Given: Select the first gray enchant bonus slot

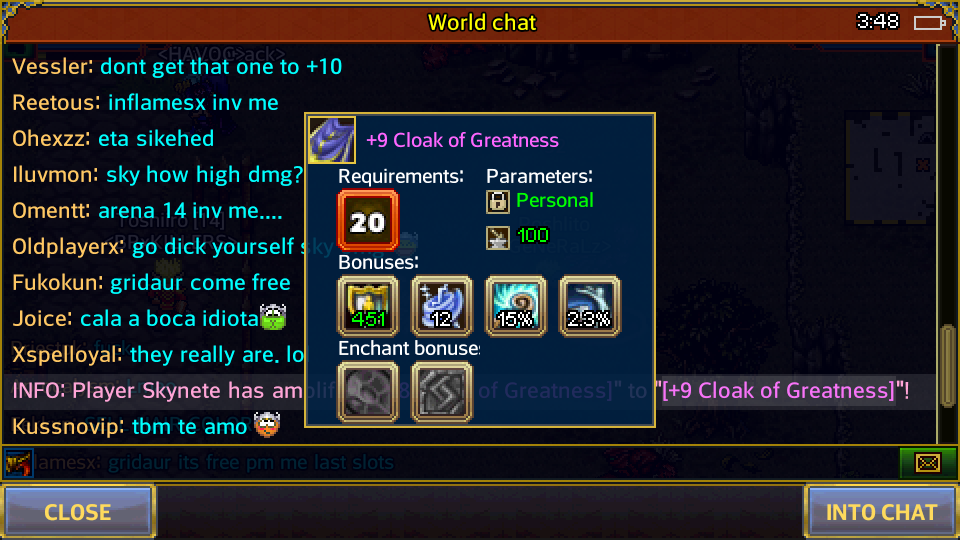Looking at the screenshot, I should 368,392.
